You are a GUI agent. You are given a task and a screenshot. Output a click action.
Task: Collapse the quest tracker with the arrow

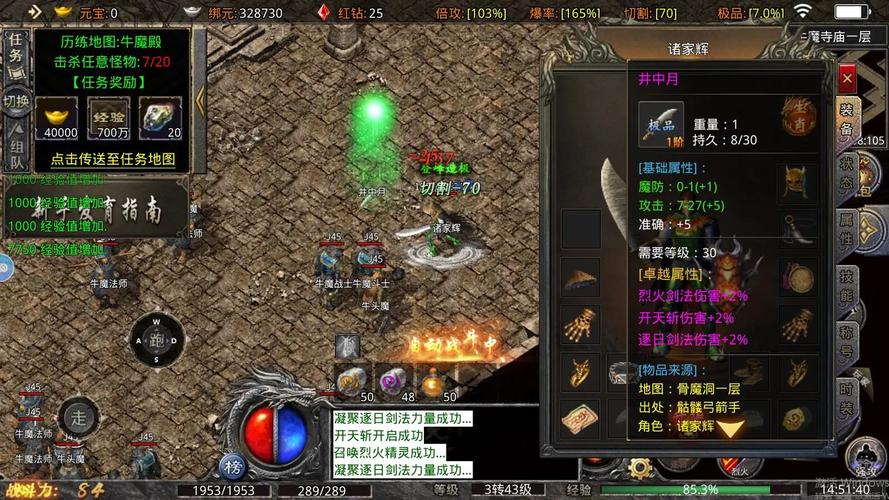[x=199, y=98]
